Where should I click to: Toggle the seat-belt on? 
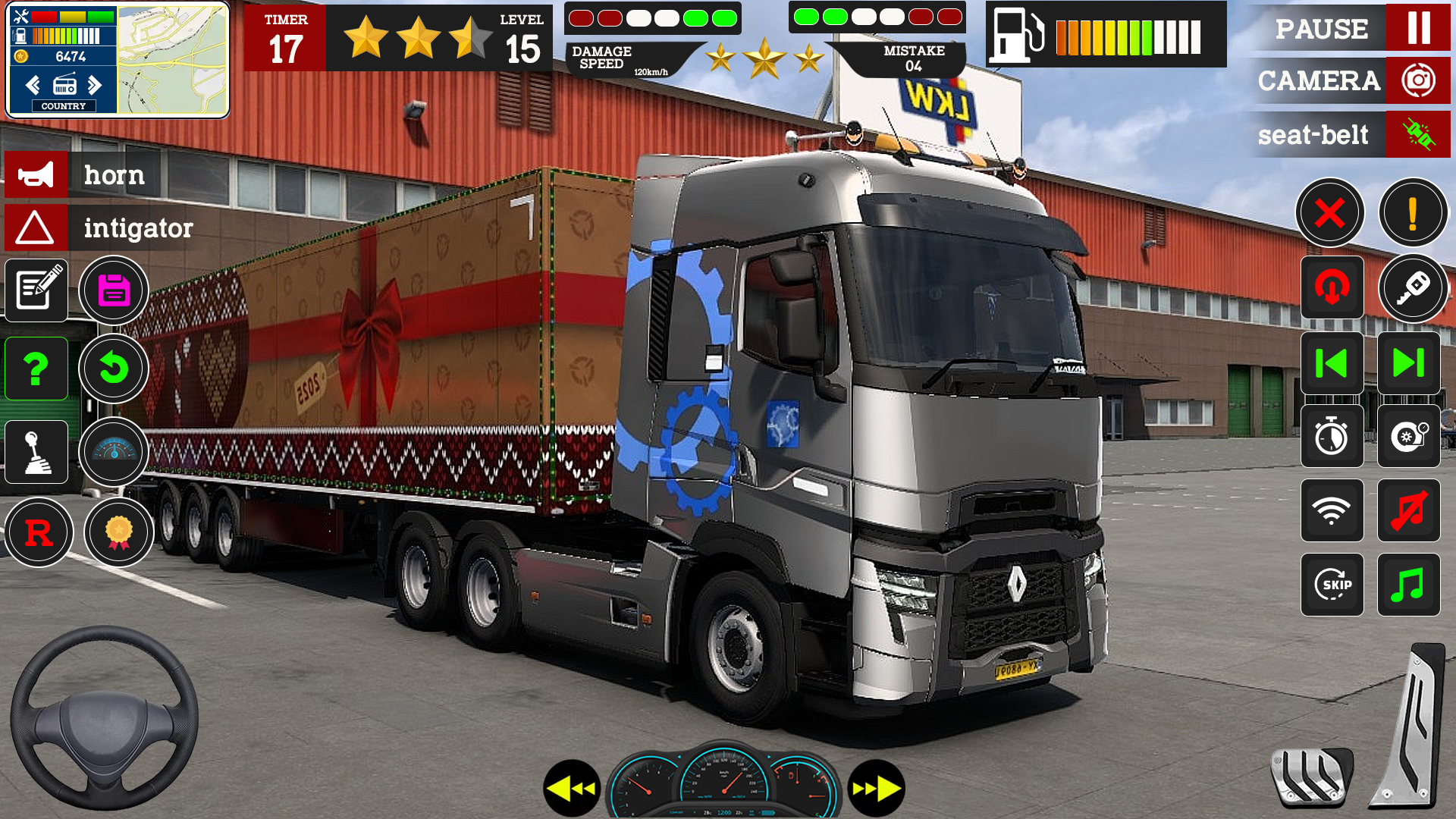click(x=1417, y=135)
